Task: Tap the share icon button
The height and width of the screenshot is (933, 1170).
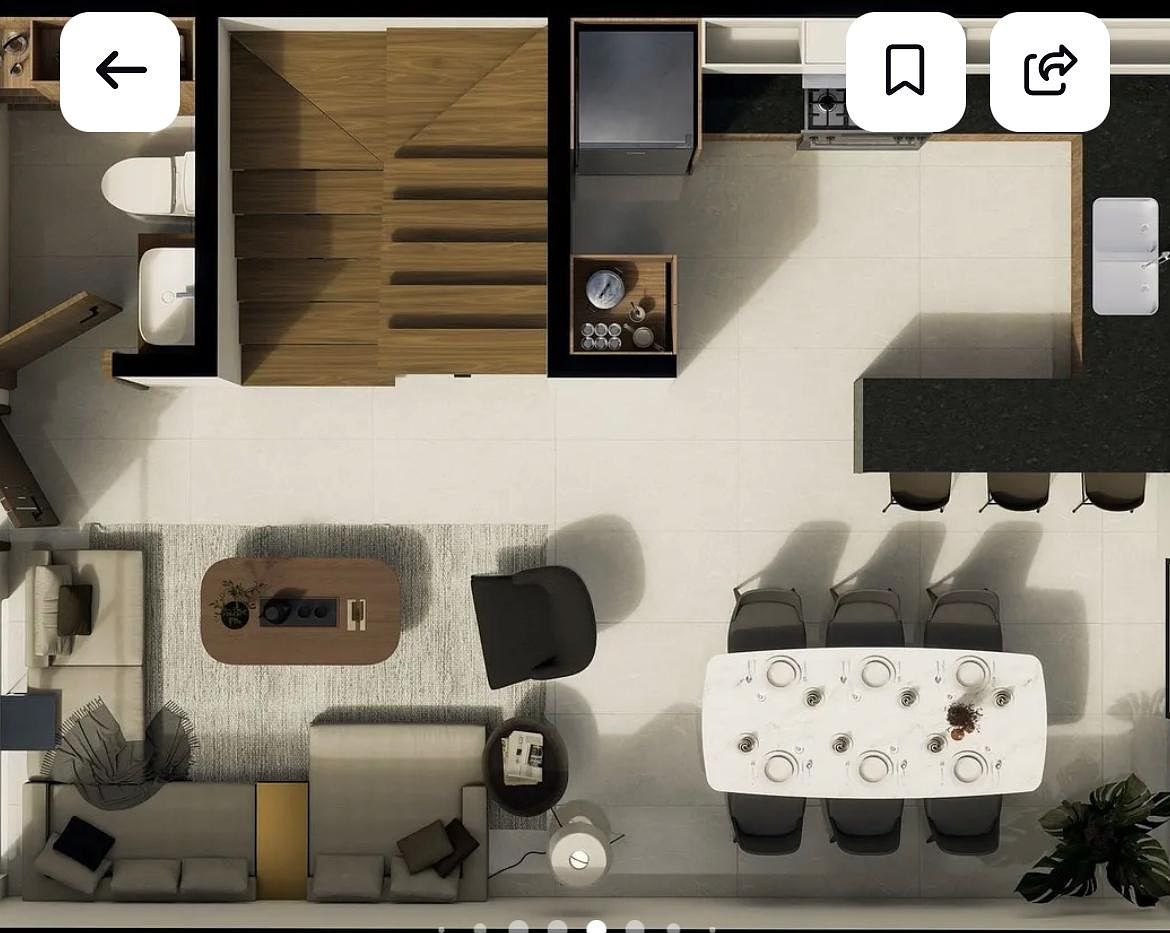Action: coord(1049,71)
